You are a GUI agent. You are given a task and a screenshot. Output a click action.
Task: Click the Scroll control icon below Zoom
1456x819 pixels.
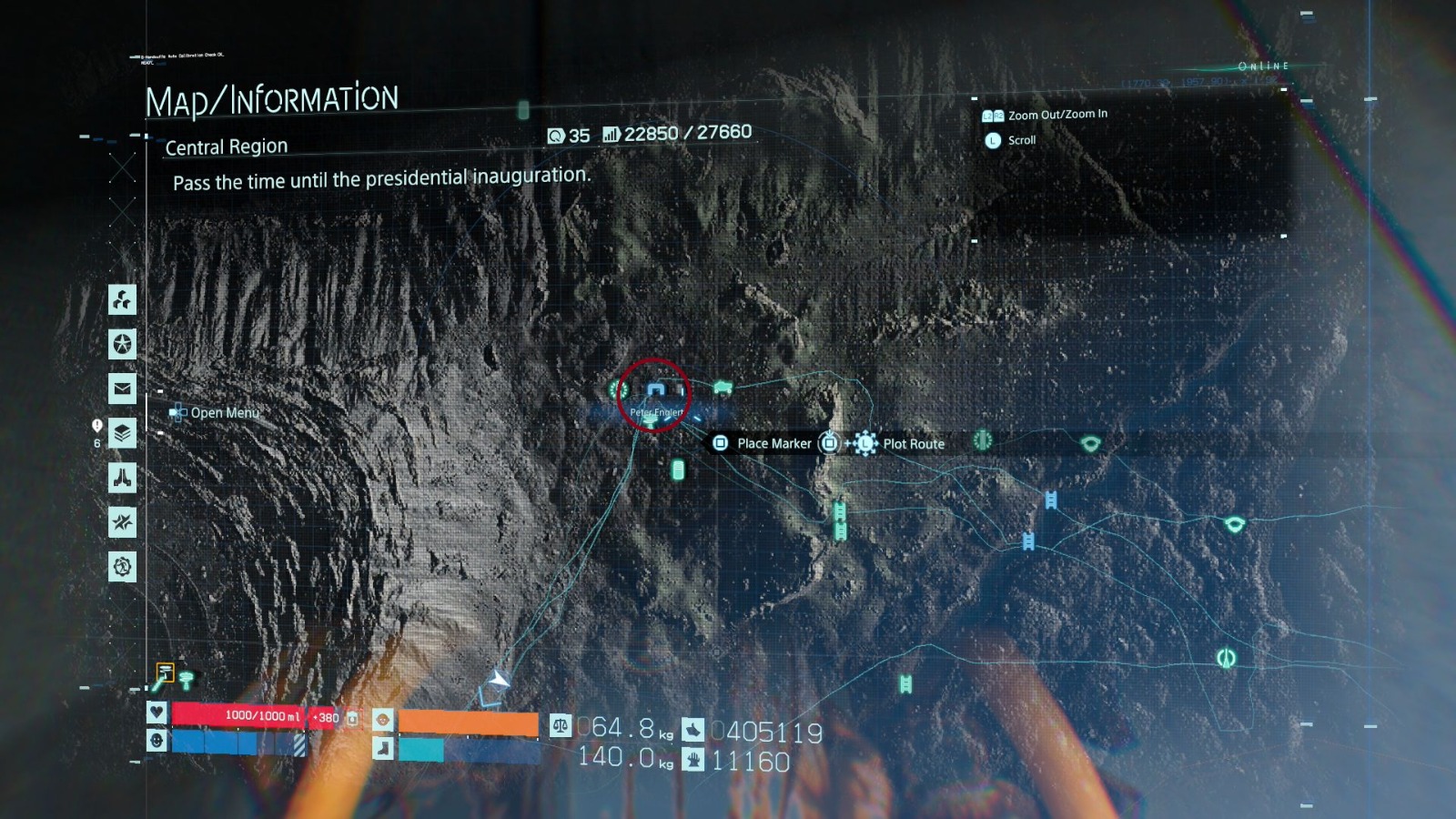[x=991, y=140]
